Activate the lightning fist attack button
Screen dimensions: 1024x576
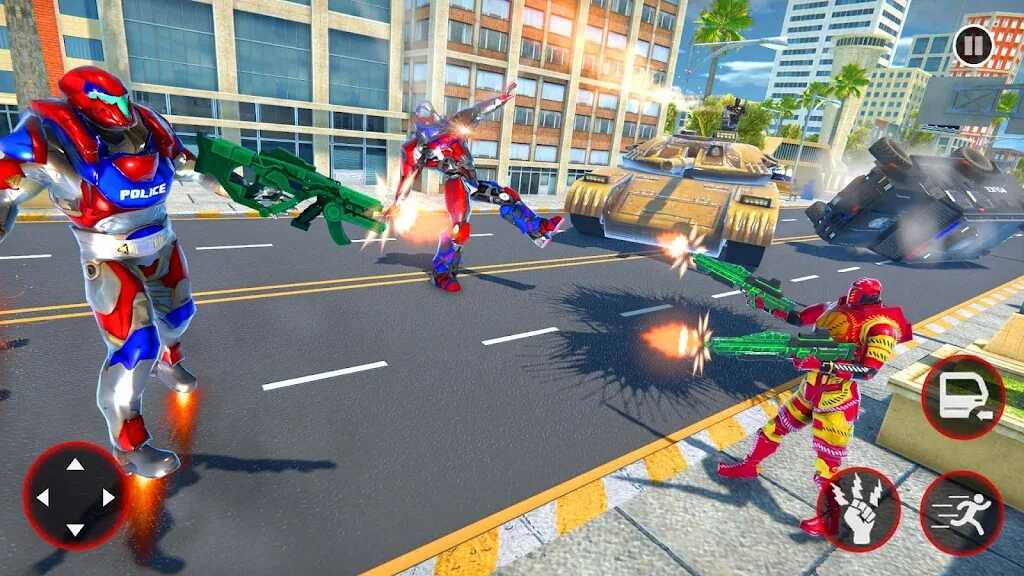coord(858,509)
